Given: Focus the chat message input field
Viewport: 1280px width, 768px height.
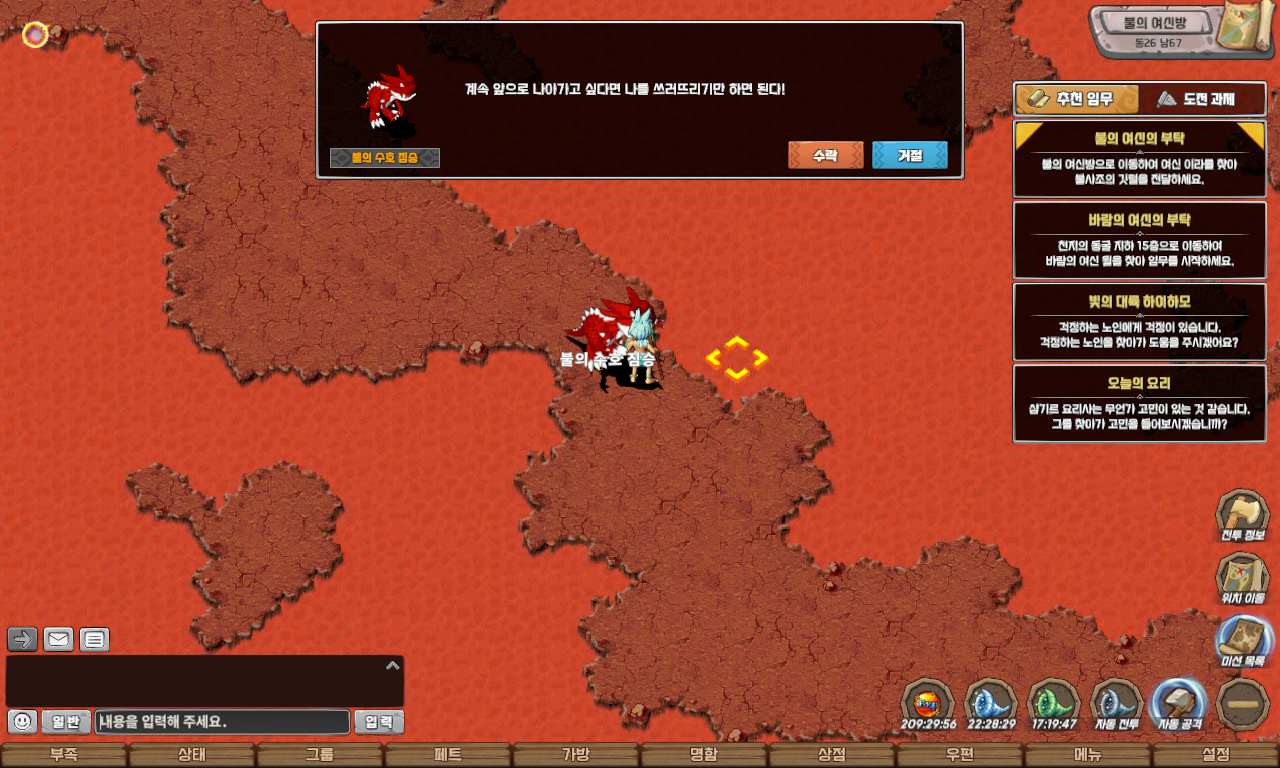Looking at the screenshot, I should 222,721.
